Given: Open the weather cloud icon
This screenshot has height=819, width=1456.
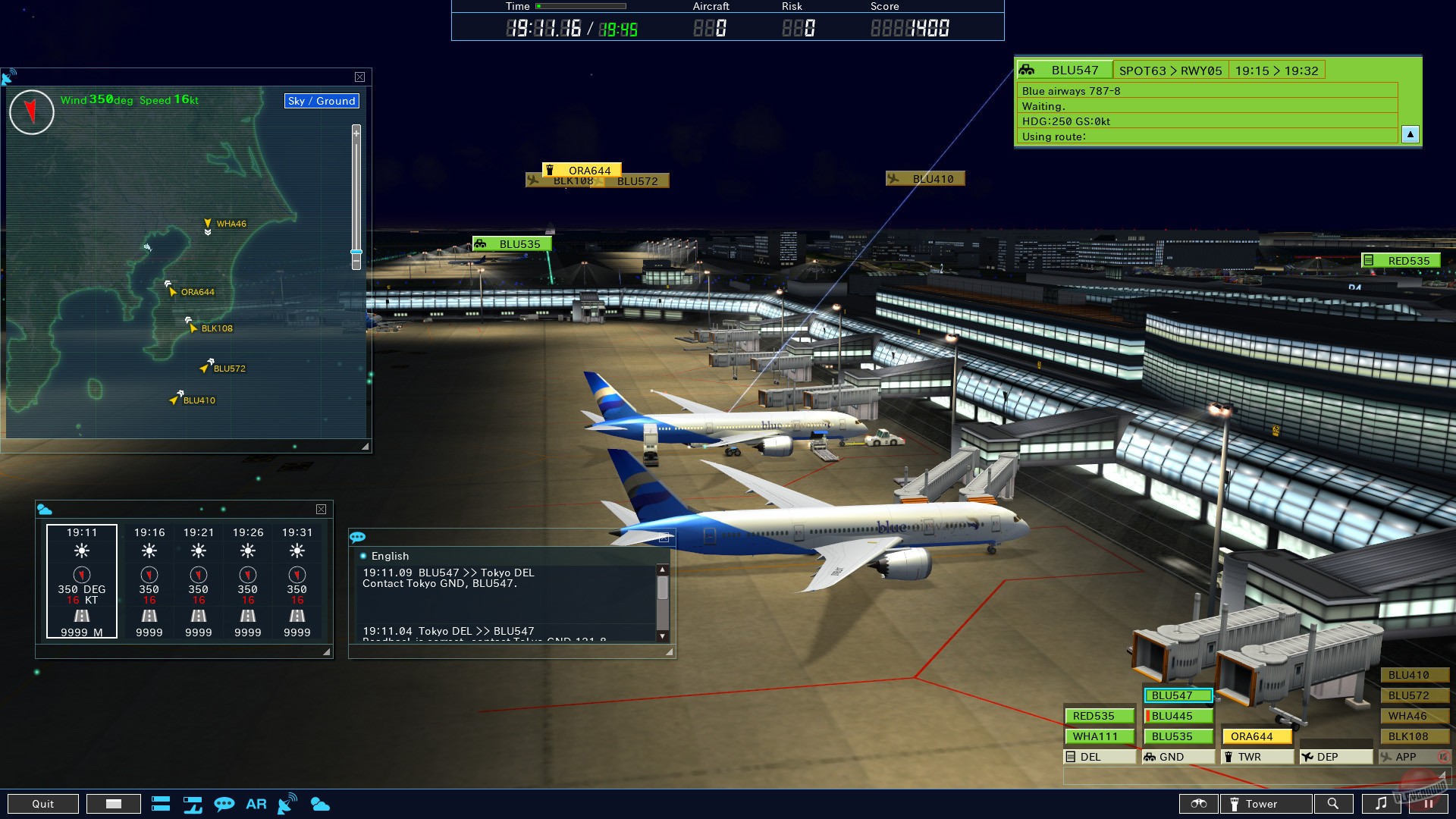Looking at the screenshot, I should [321, 803].
